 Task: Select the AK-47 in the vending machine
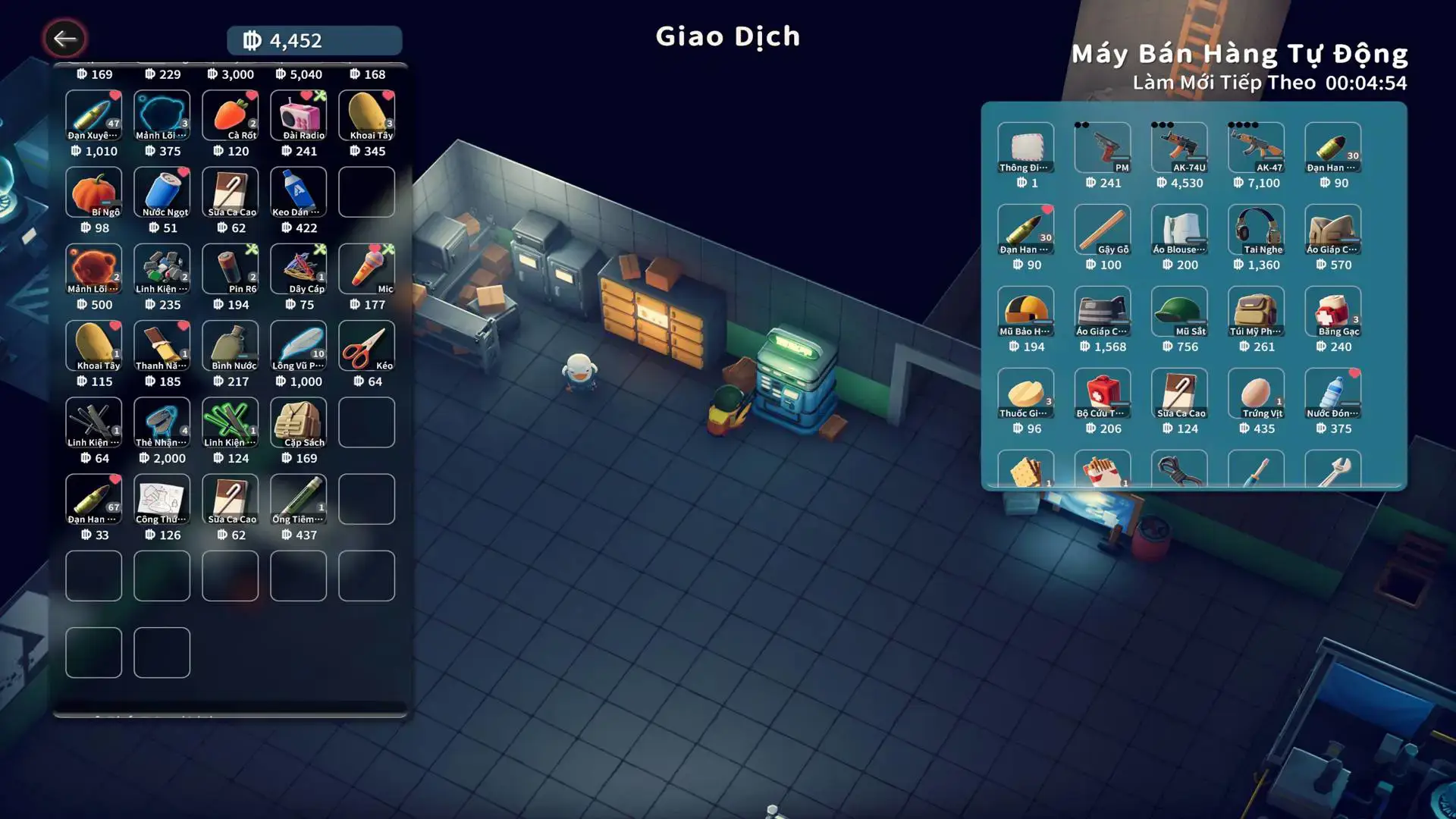(1256, 148)
